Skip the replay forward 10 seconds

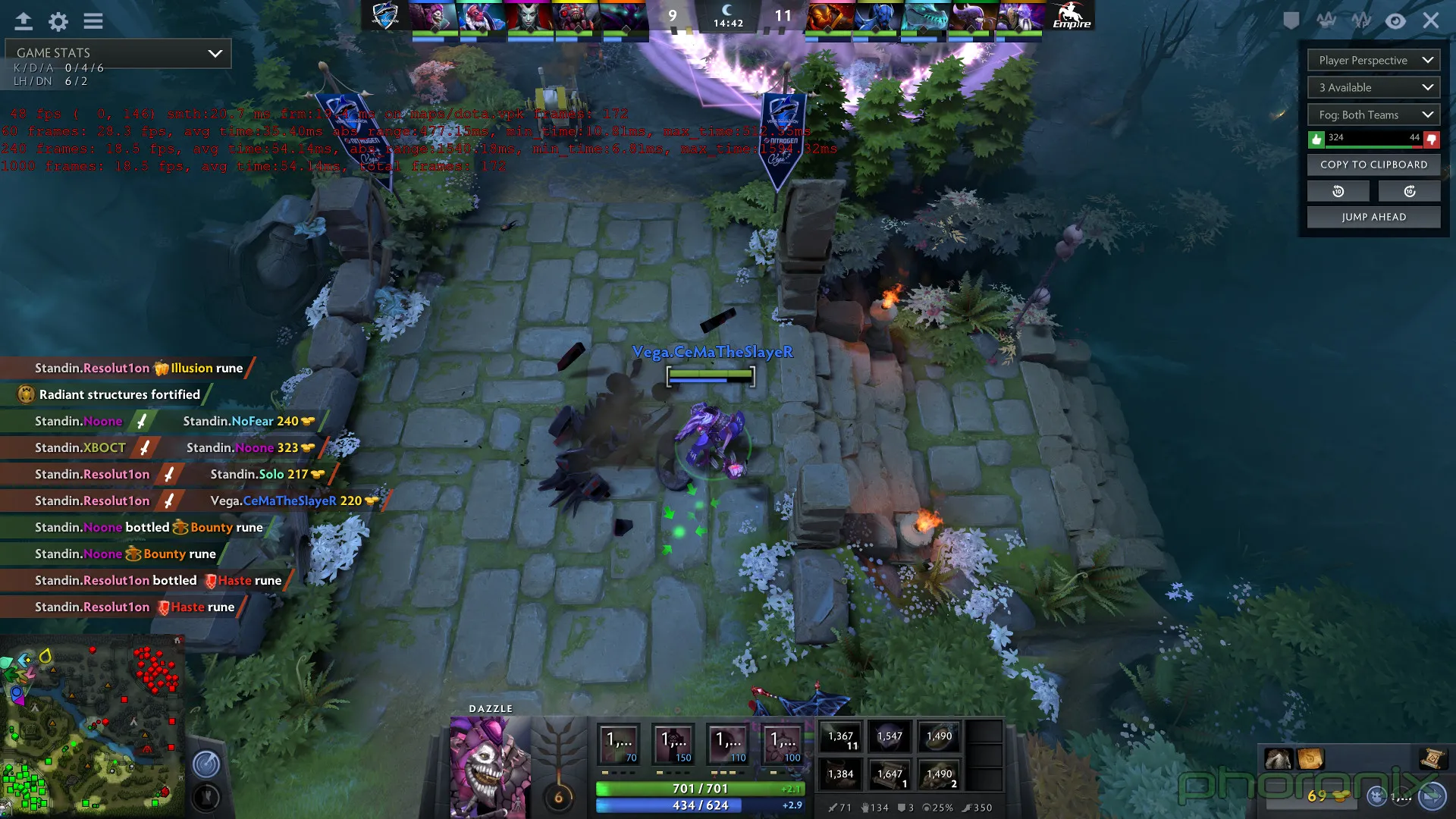(1410, 191)
